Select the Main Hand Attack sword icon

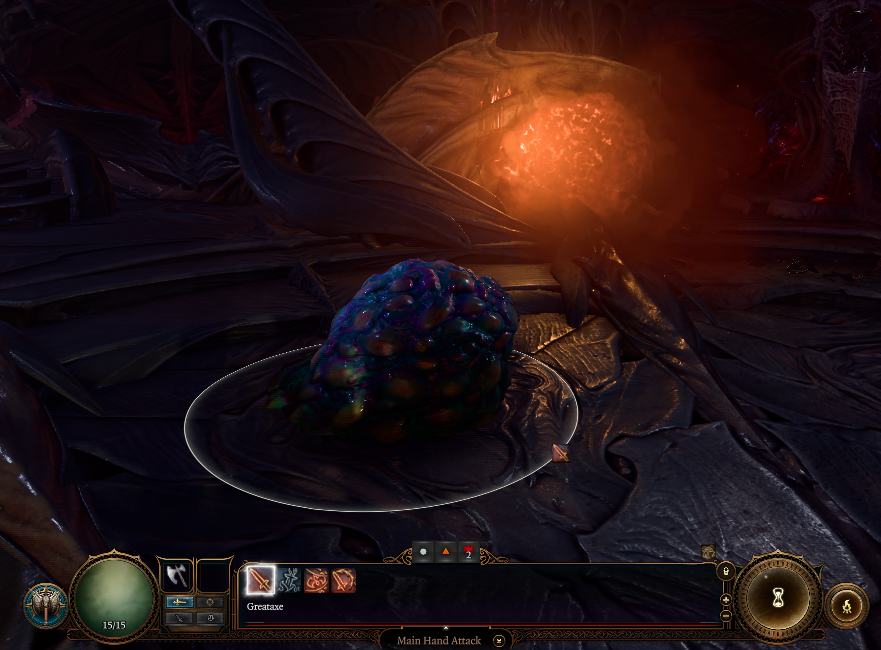(260, 579)
